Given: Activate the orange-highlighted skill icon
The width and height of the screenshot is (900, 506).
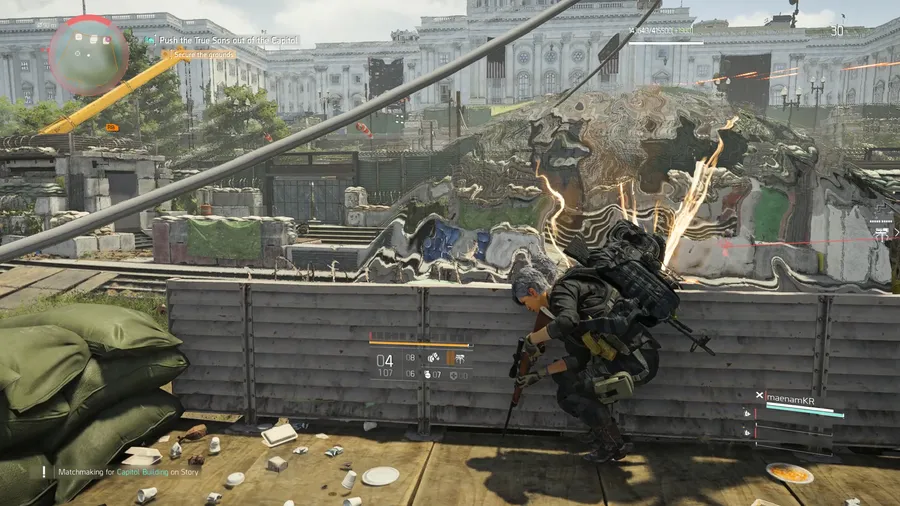Looking at the screenshot, I should [x=450, y=357].
